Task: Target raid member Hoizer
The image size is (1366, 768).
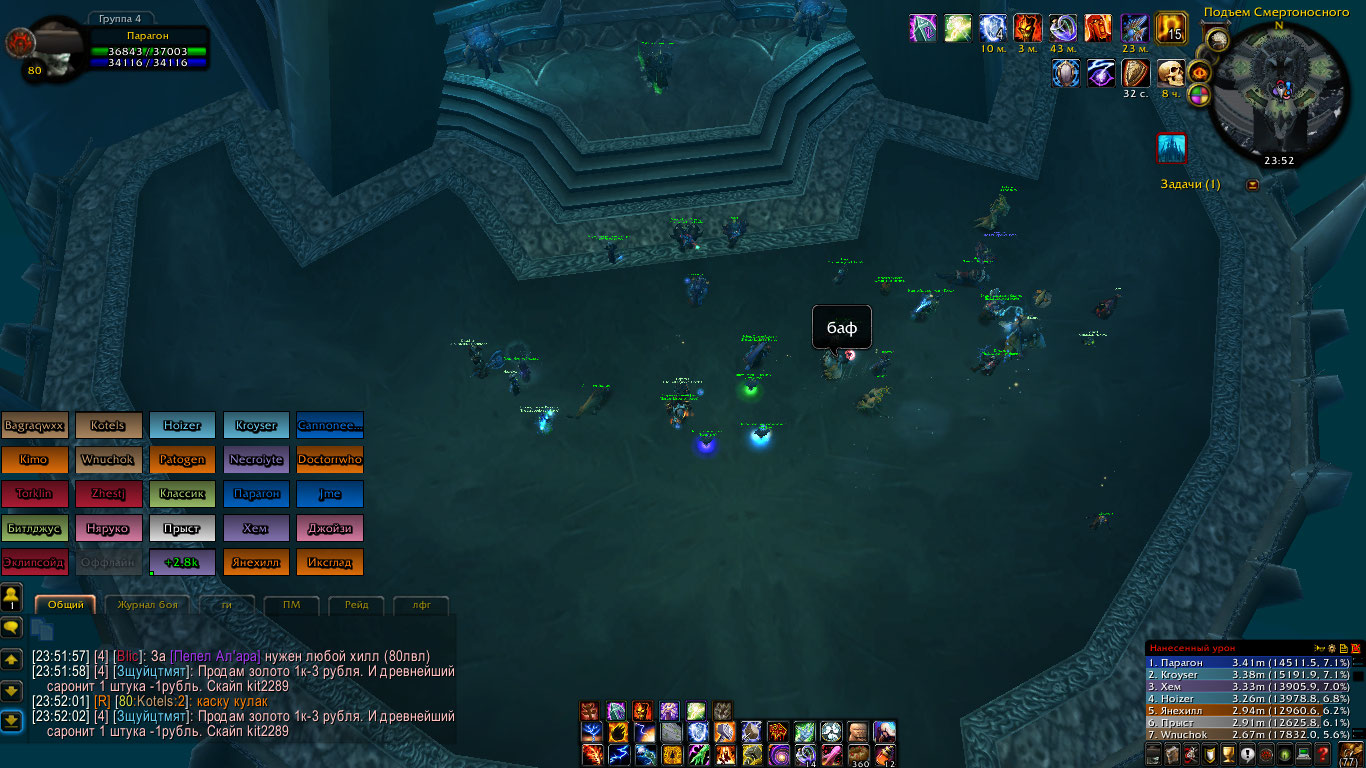Action: [182, 425]
